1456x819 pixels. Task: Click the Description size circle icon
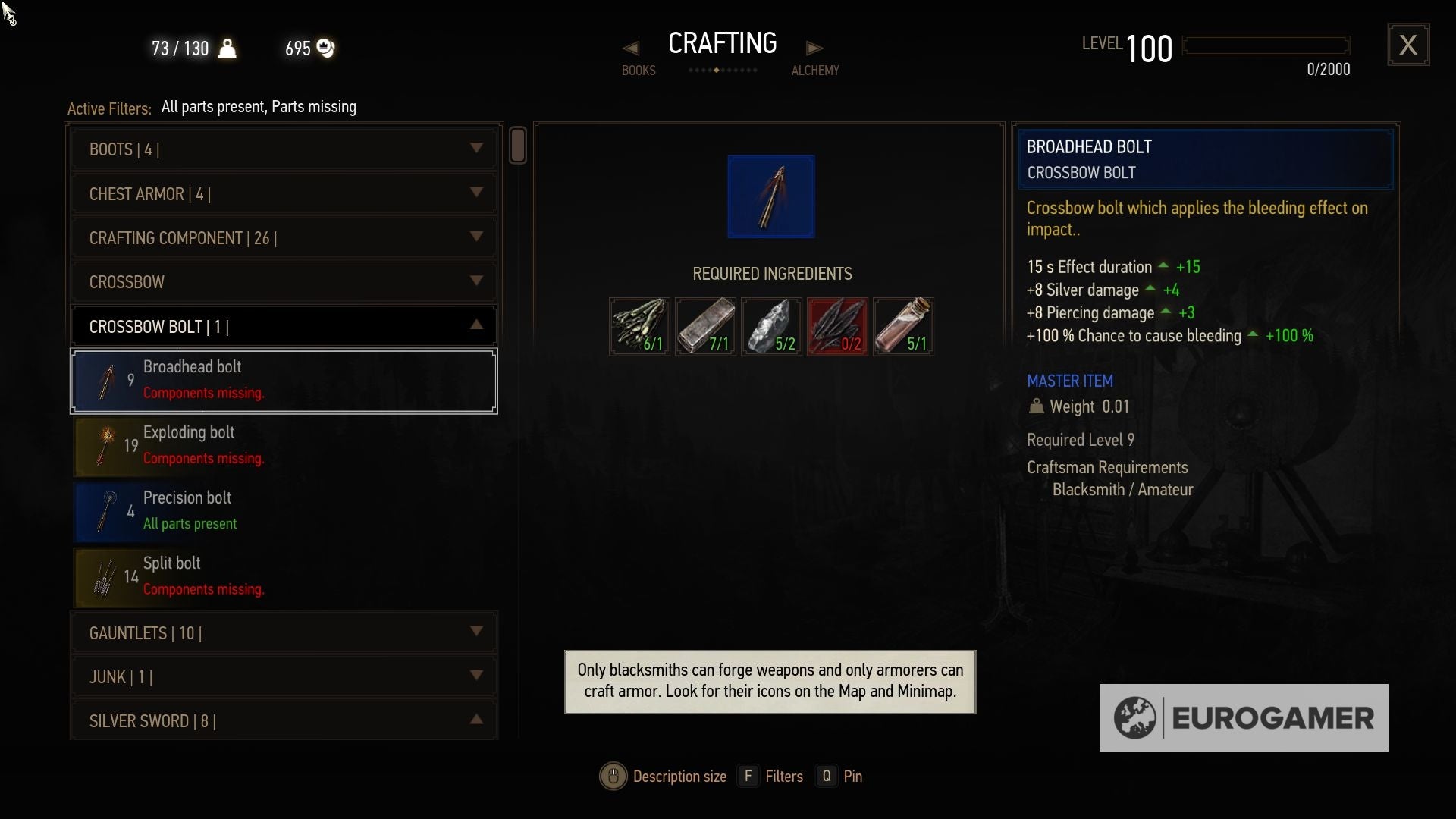click(x=613, y=776)
